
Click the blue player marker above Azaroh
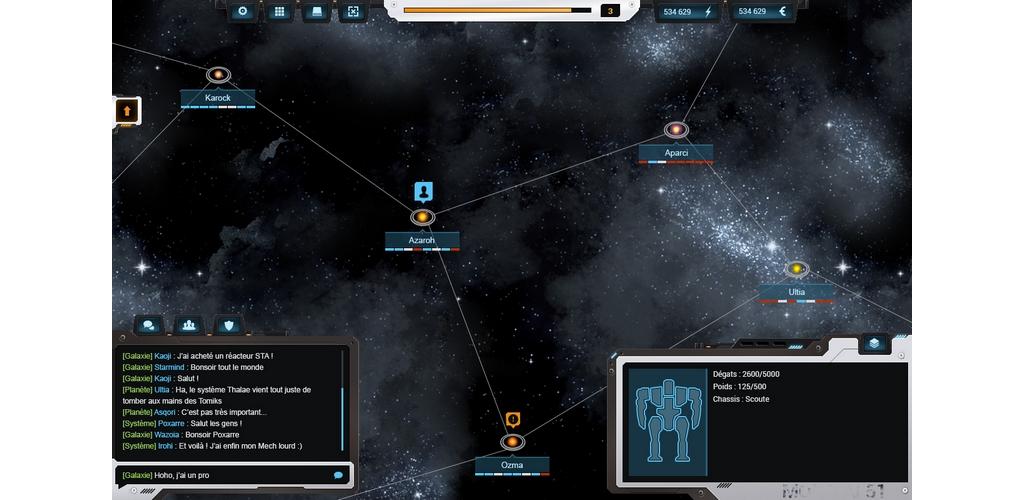click(423, 191)
